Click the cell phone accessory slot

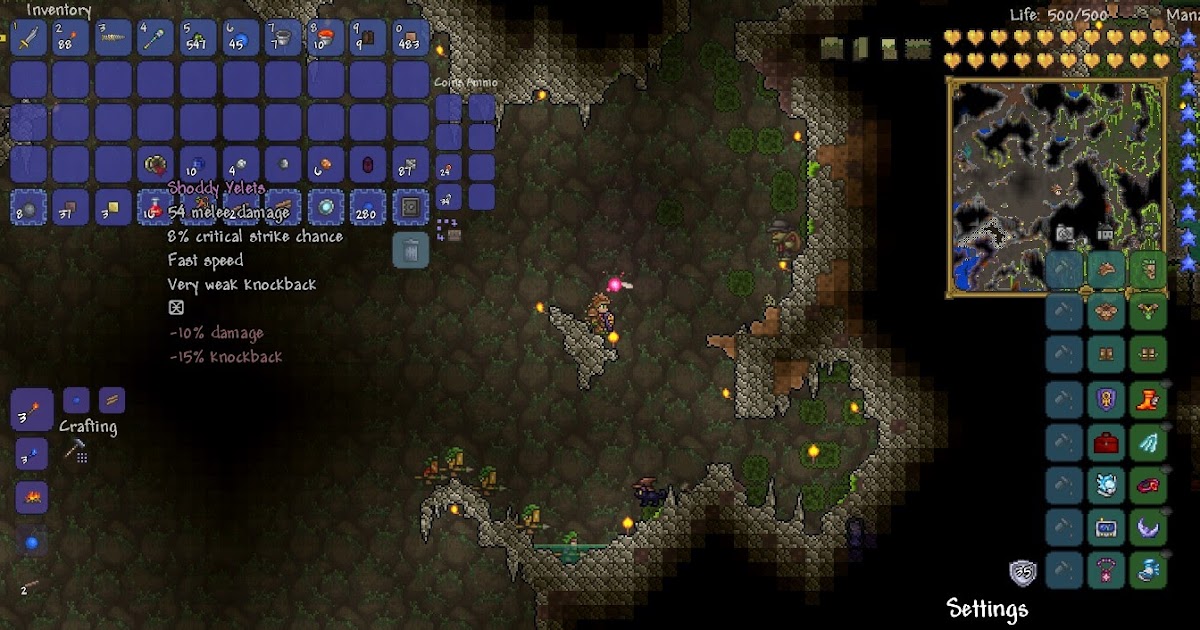(x=1105, y=527)
